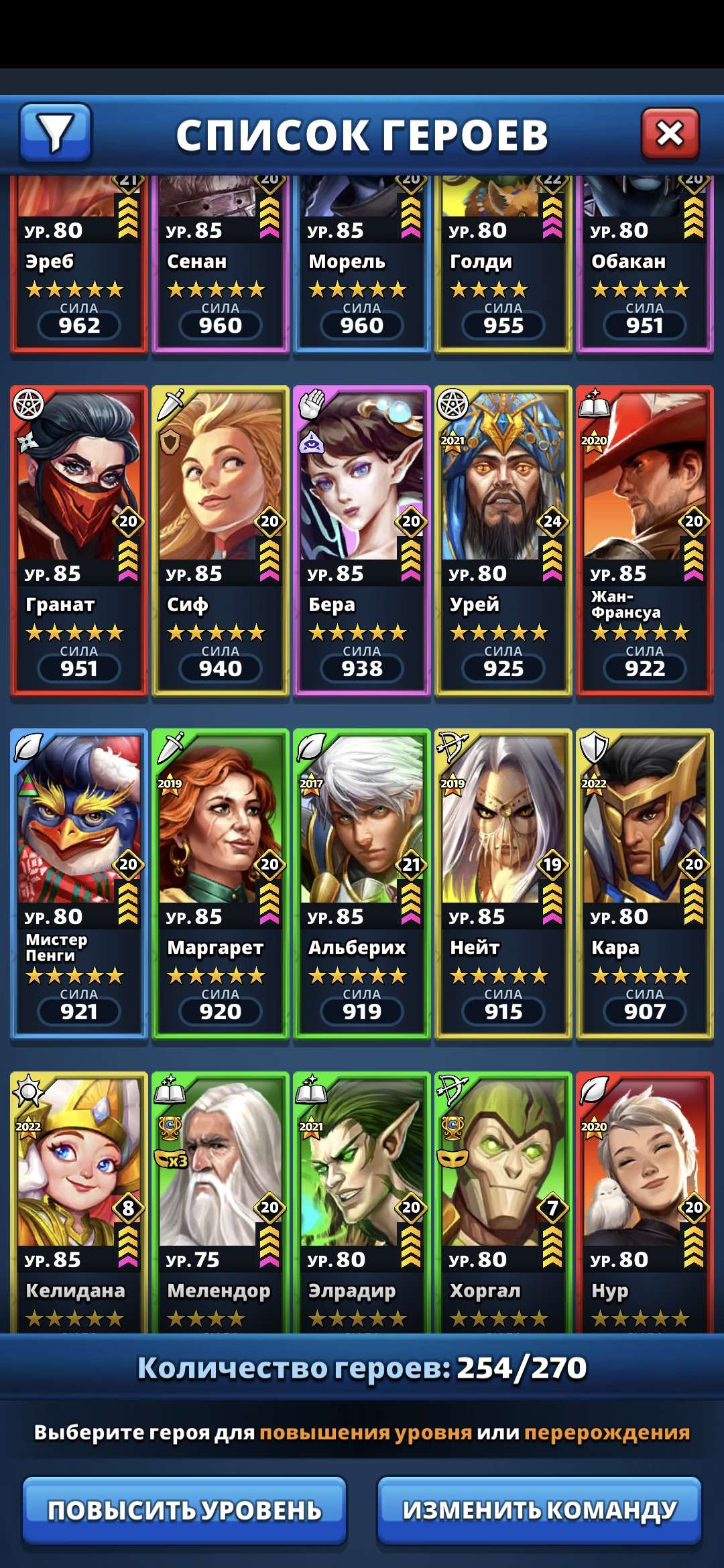Select the hero card Нур
The height and width of the screenshot is (1568, 724).
[645, 1199]
